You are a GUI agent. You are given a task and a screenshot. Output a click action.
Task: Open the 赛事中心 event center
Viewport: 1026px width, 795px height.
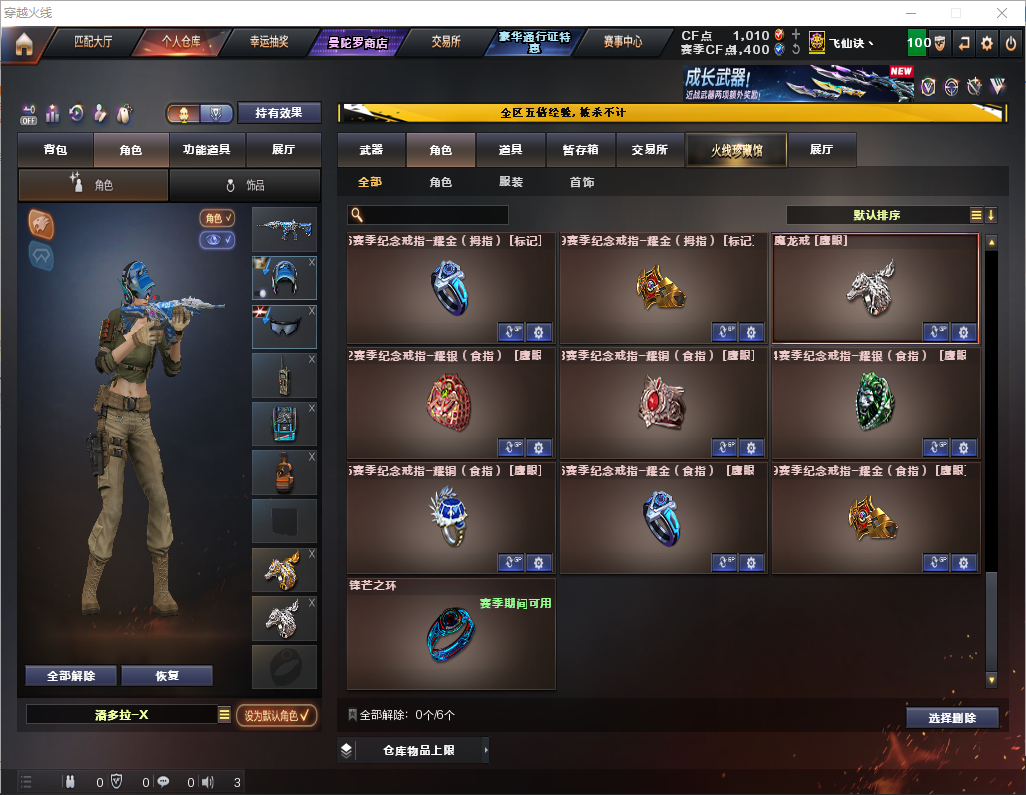point(622,43)
